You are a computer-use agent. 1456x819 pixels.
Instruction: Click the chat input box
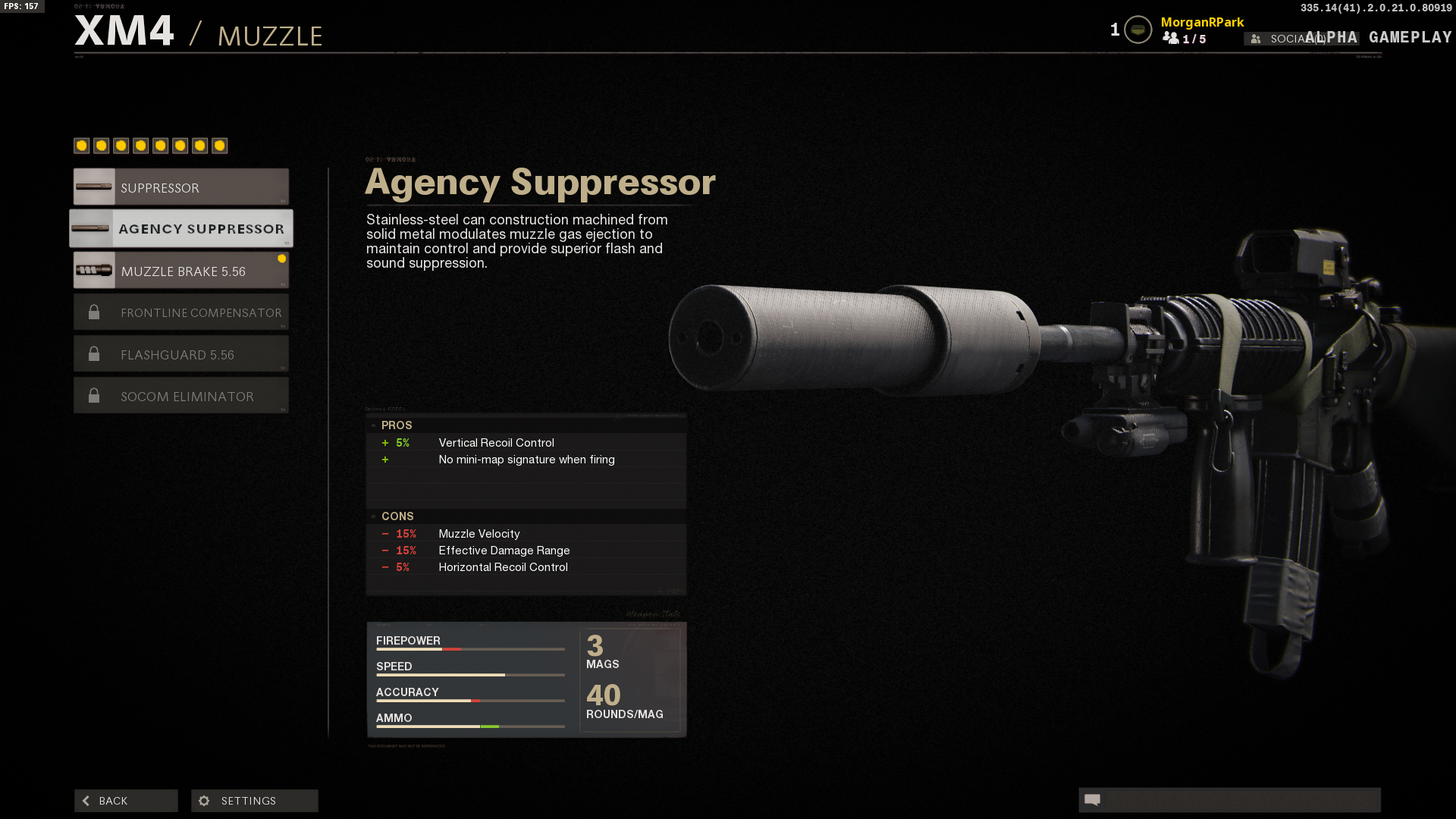(1240, 800)
